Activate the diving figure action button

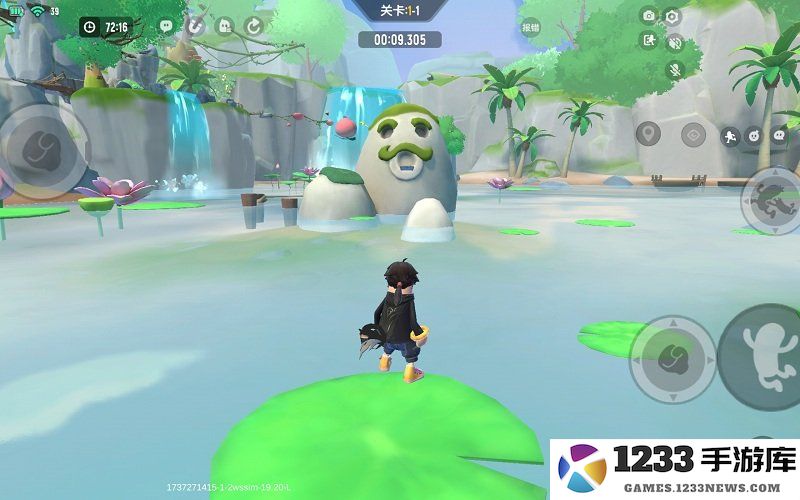click(x=772, y=201)
